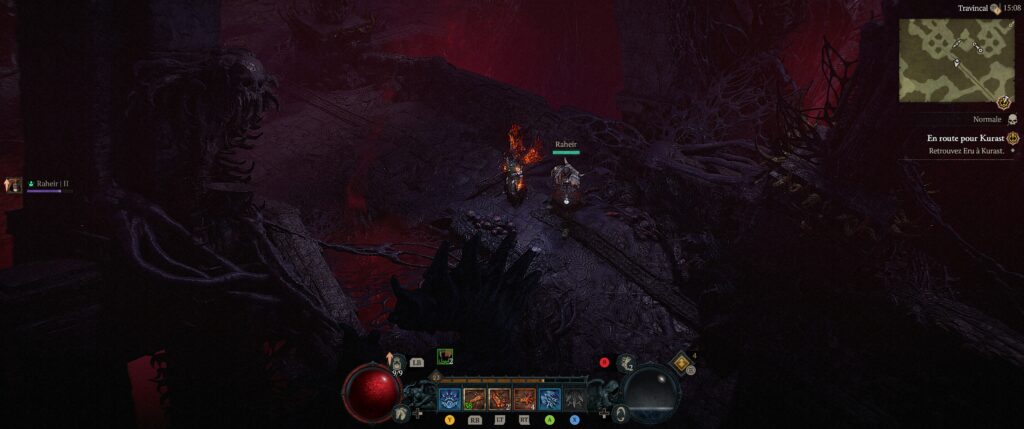This screenshot has height=429, width=1024.
Task: Select Raheir's mercenary portrait
Action: pos(14,185)
